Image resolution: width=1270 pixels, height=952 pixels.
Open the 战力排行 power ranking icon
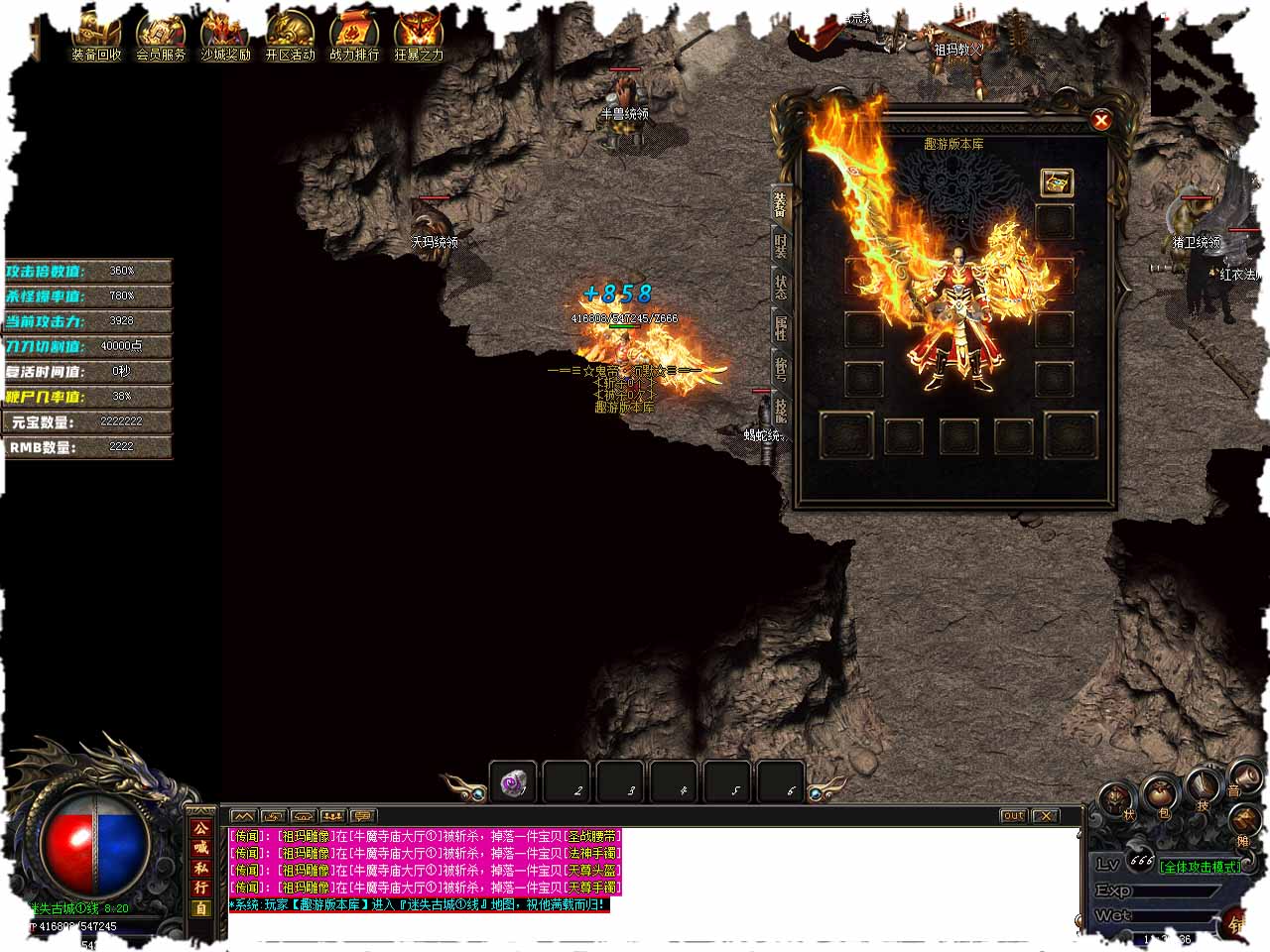(354, 36)
